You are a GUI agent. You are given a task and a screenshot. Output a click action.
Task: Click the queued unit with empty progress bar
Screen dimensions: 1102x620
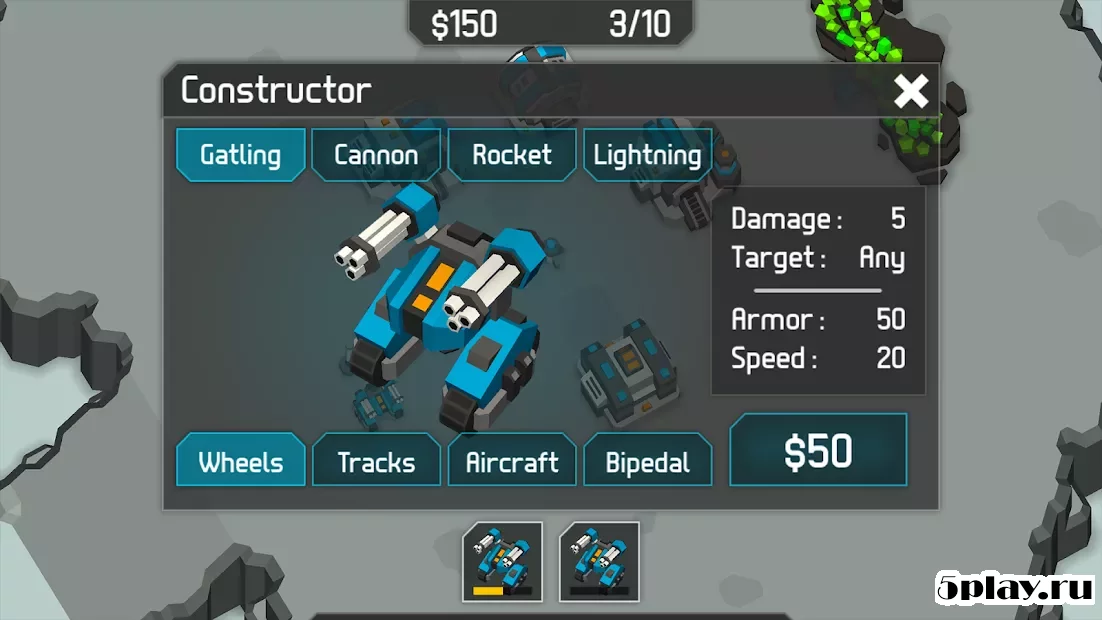click(599, 561)
